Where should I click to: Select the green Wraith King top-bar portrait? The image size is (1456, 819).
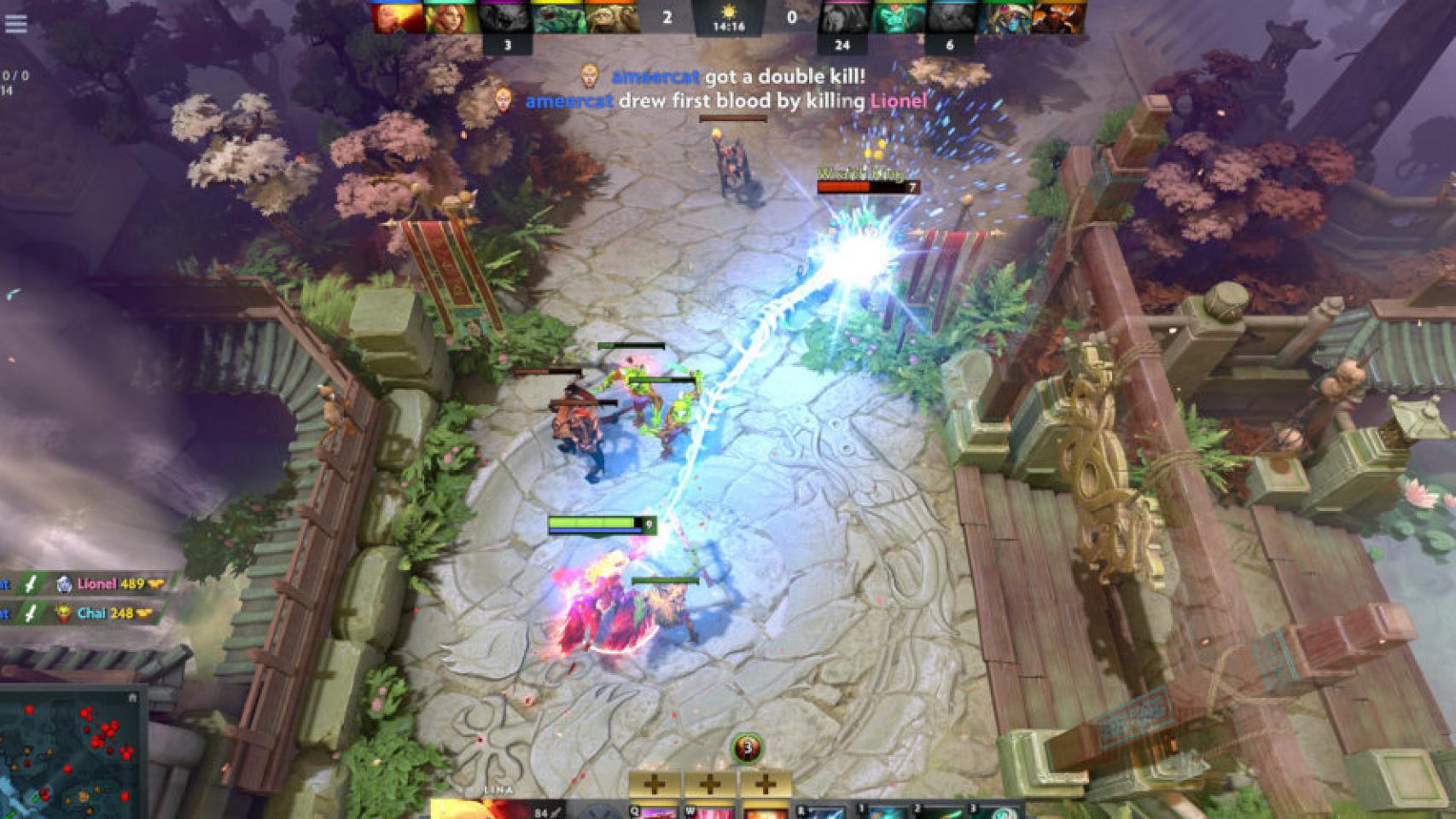(x=895, y=17)
